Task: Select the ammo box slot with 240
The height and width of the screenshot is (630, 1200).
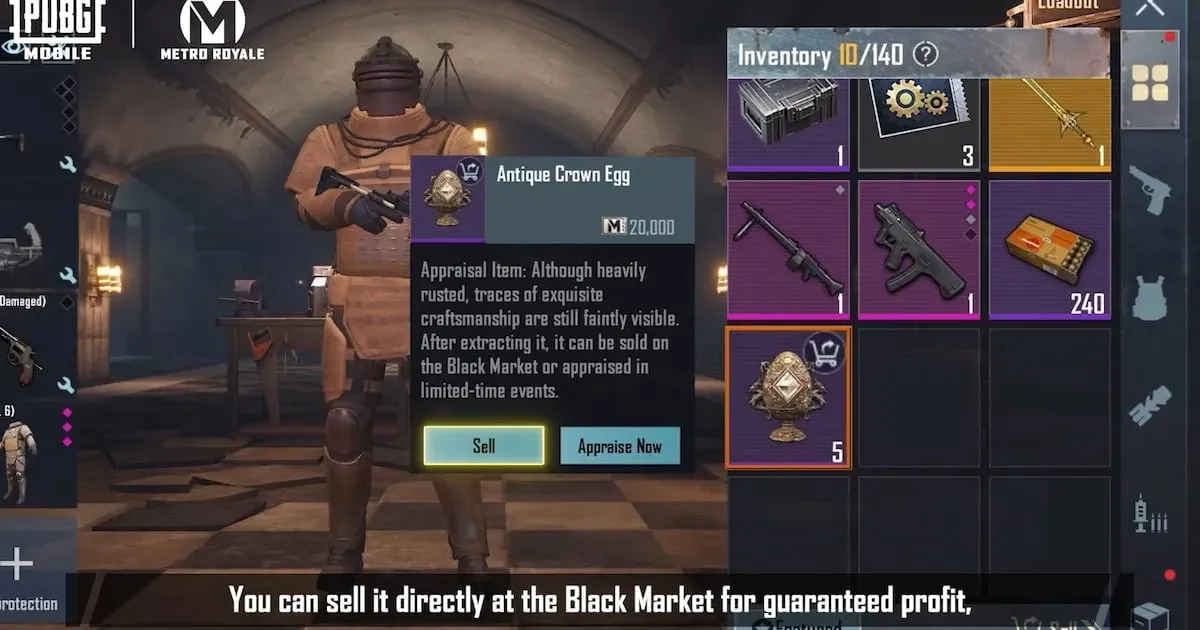Action: 1049,250
